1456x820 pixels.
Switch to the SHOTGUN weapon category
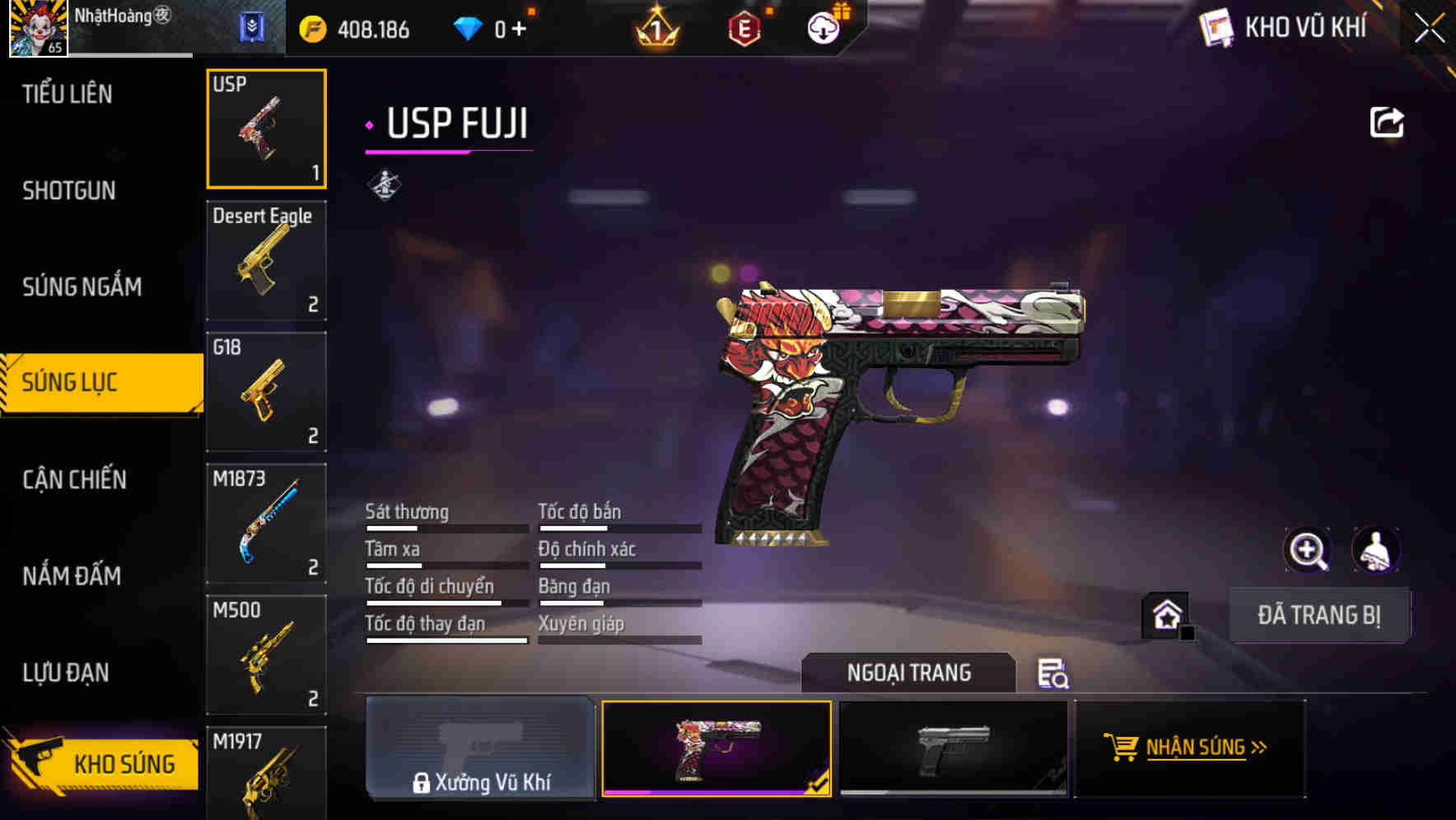(68, 191)
